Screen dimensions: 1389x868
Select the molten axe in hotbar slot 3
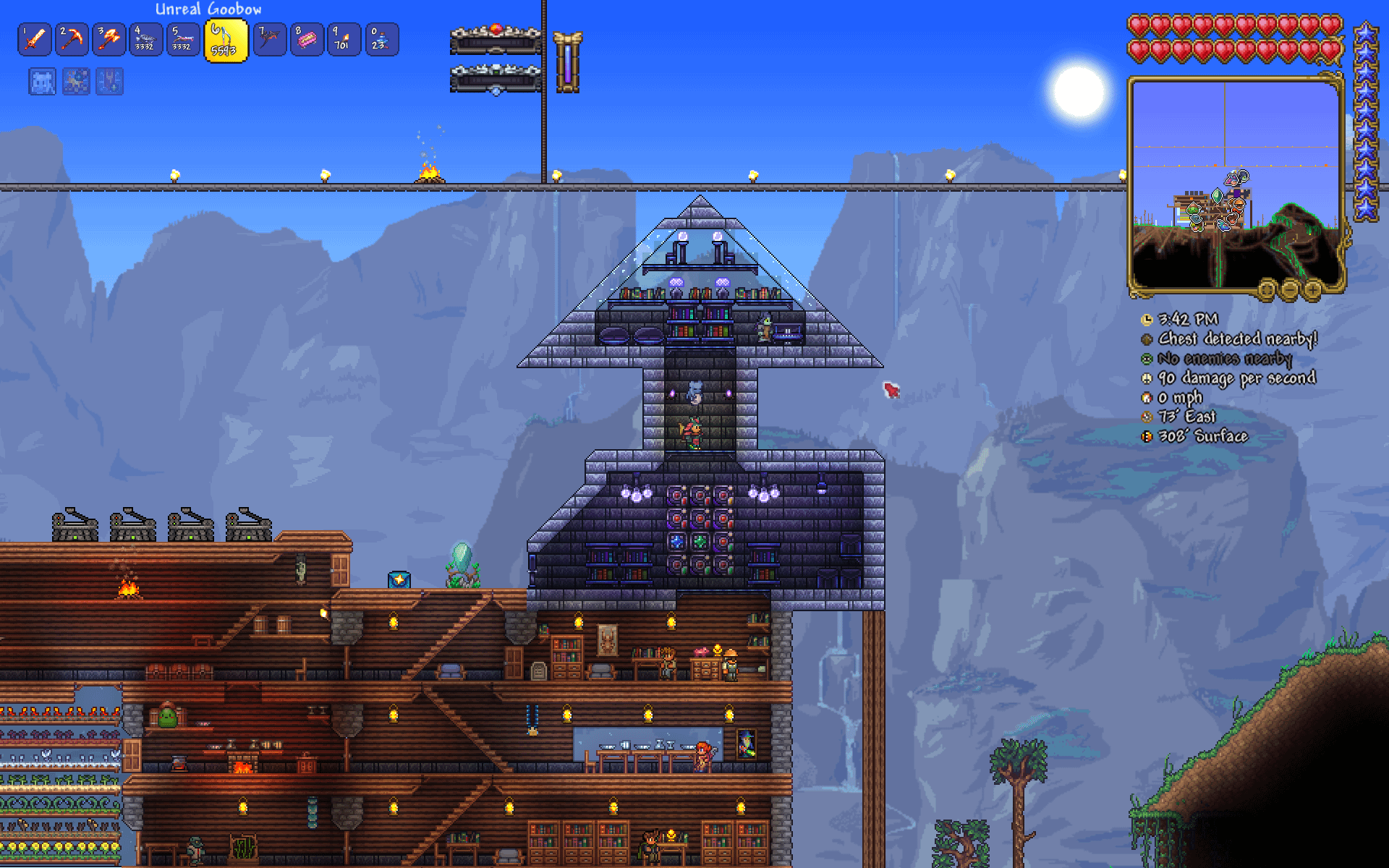click(x=110, y=40)
